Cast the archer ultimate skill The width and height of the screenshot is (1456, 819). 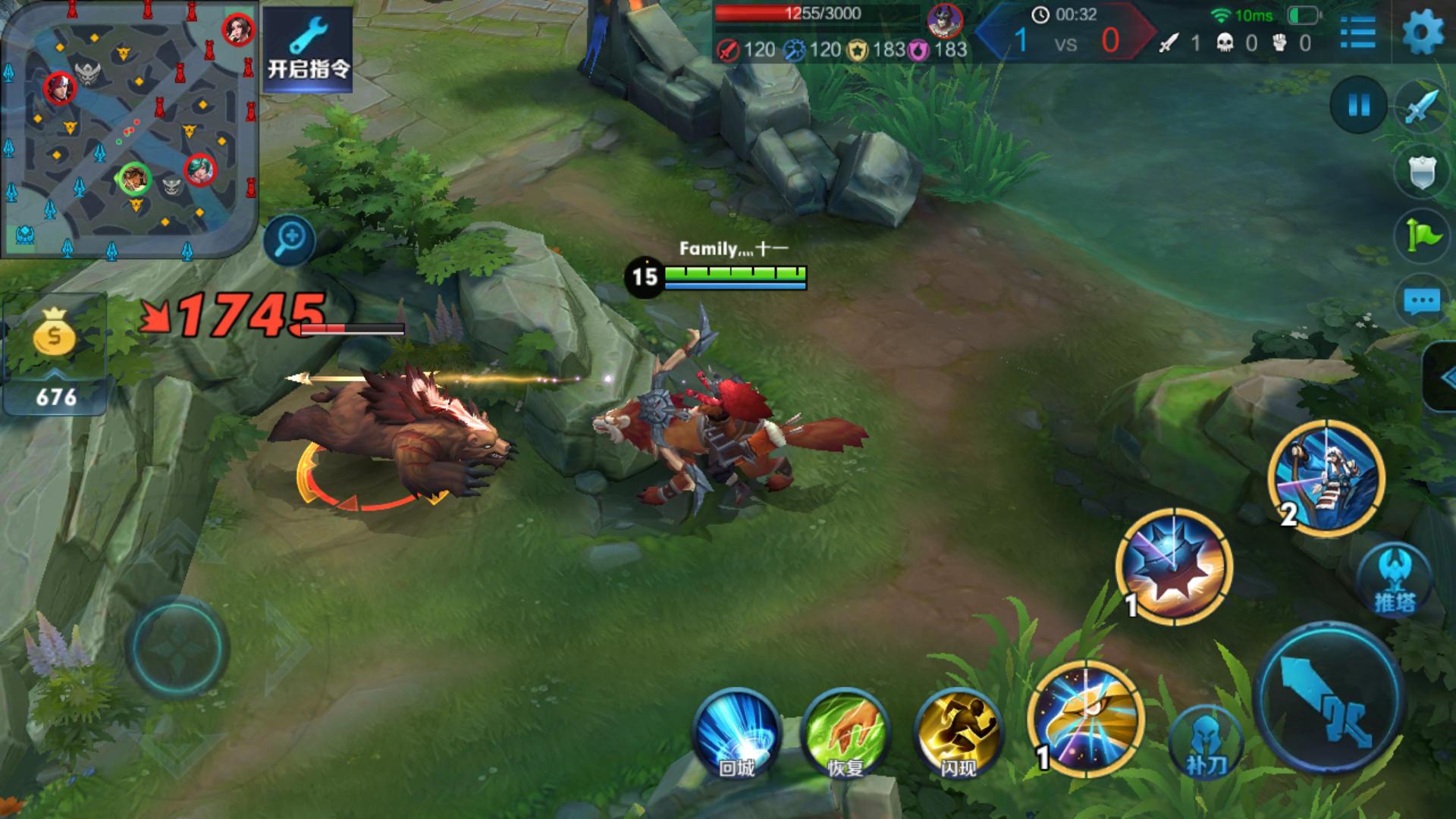[x=1327, y=478]
